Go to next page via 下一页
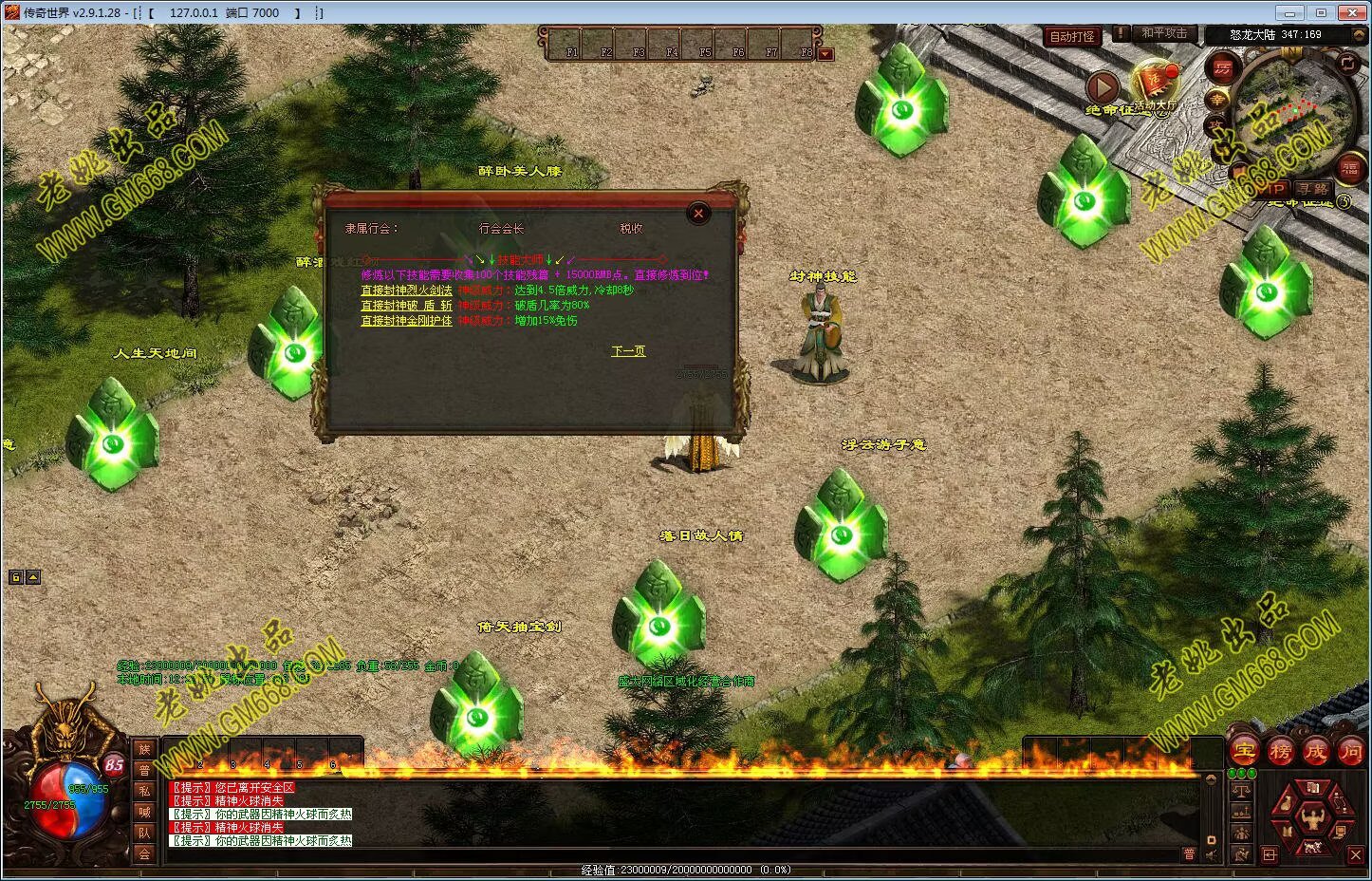Screen dimensions: 1372x881 (x=628, y=351)
